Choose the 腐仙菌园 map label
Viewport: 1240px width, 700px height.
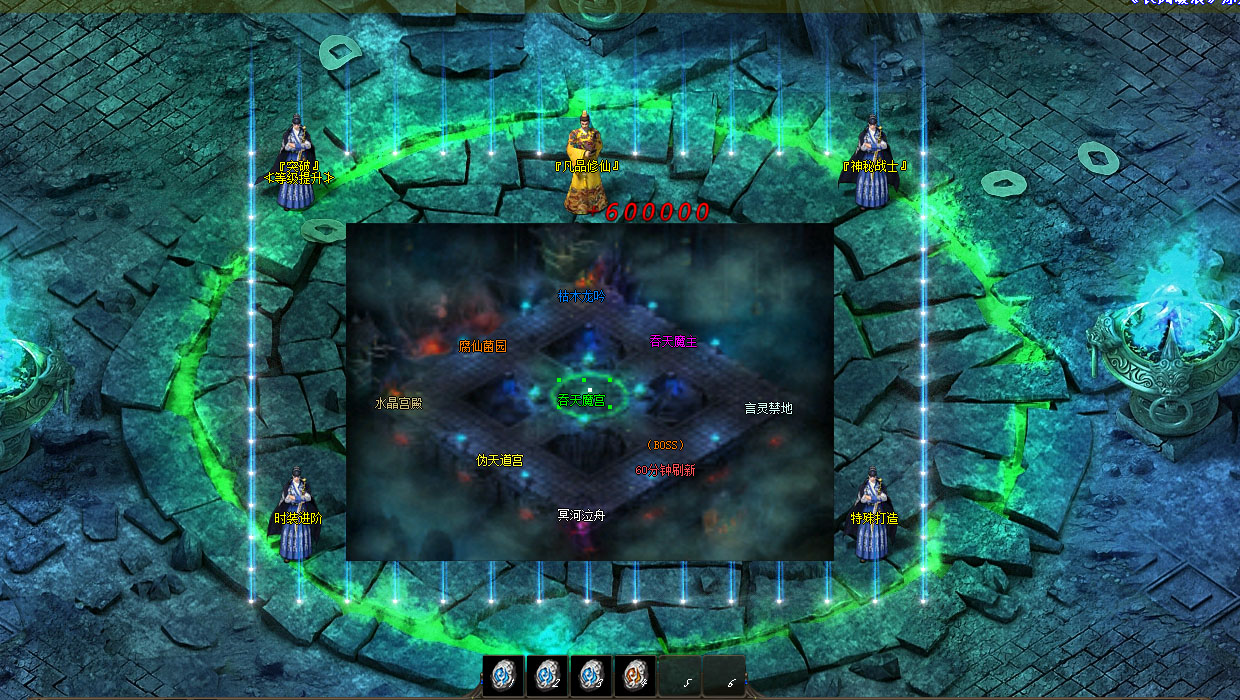tap(482, 346)
